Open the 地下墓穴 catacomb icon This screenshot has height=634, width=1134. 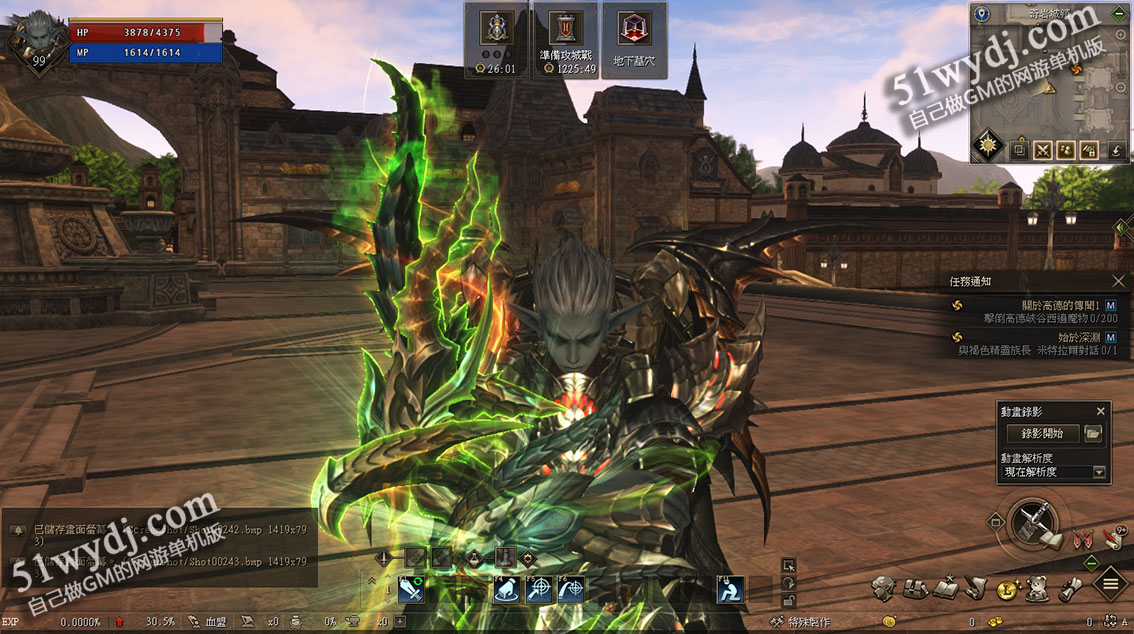coord(633,40)
